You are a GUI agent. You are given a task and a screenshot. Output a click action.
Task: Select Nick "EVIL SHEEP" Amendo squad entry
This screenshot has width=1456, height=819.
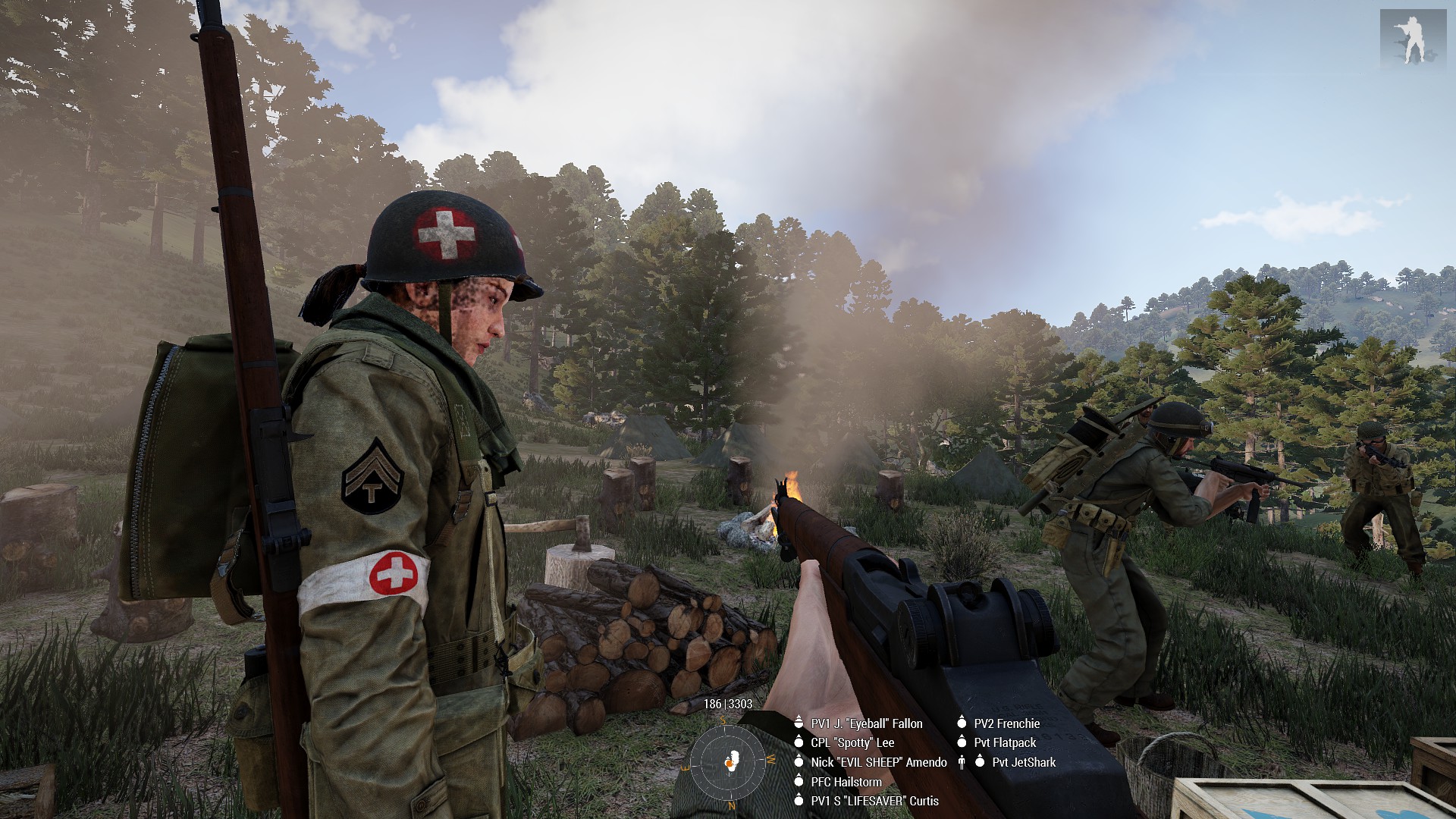point(878,762)
